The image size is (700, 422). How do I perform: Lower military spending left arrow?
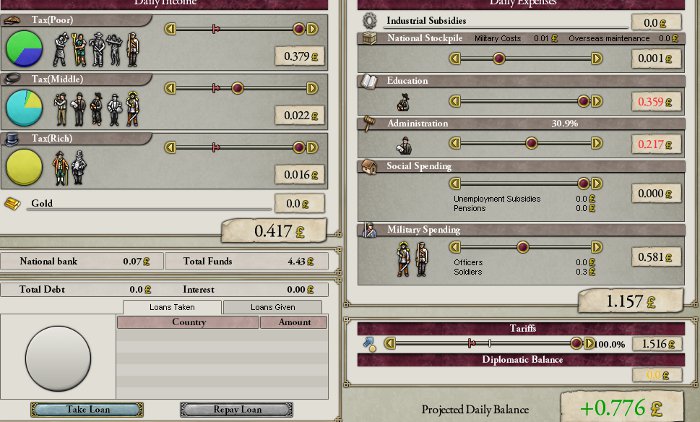455,246
